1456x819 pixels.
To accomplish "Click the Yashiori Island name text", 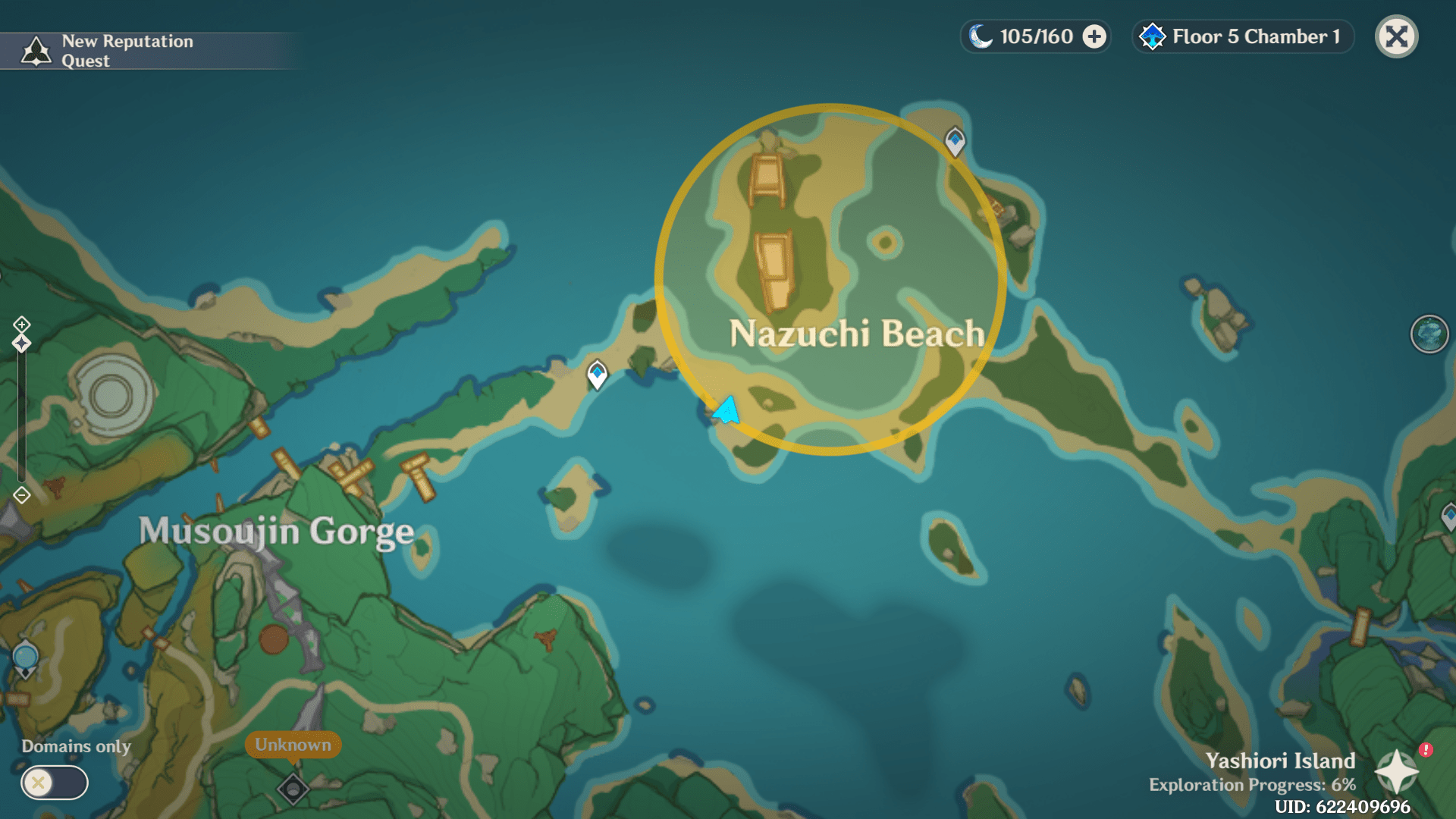I will coord(1280,761).
